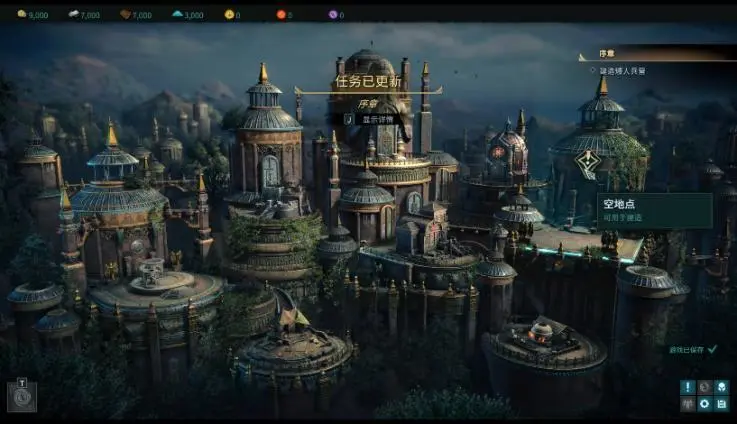This screenshot has width=737, height=424.
Task: Click the floppy disk save button
Action: pos(721,404)
